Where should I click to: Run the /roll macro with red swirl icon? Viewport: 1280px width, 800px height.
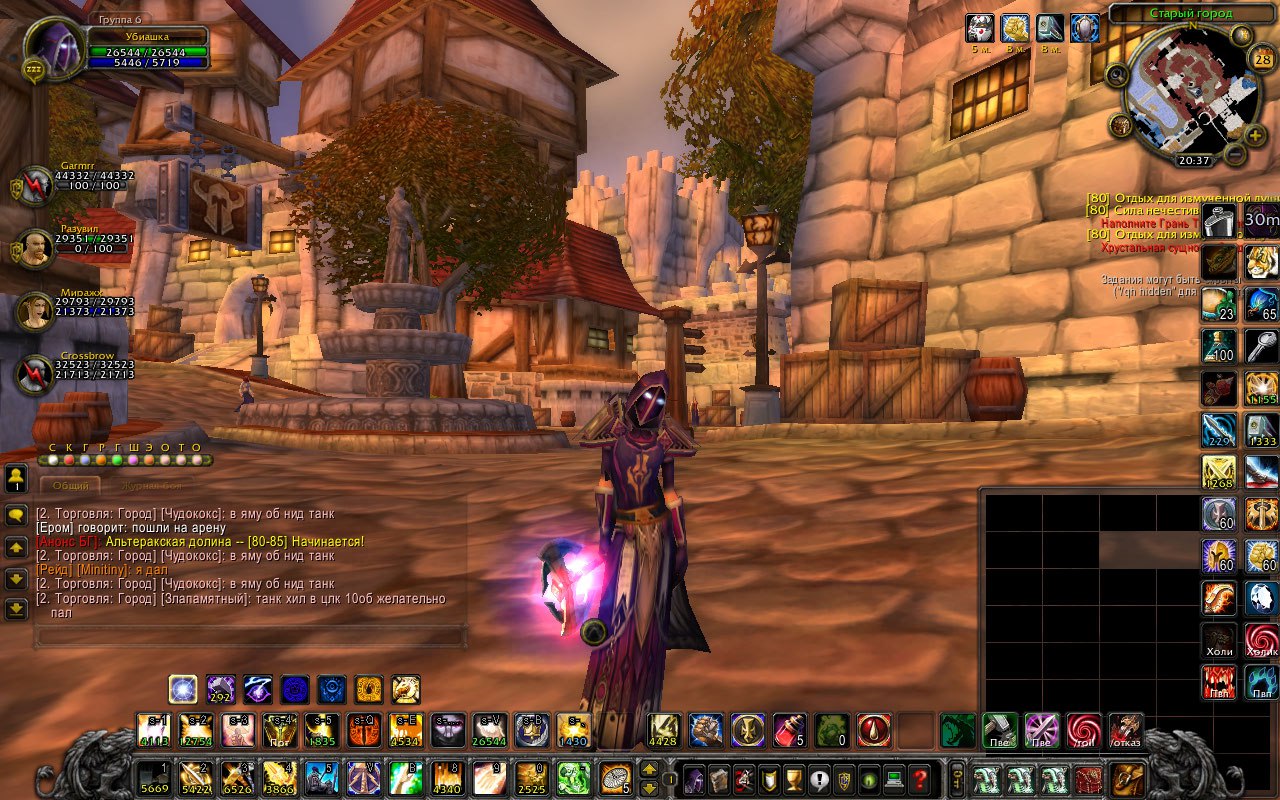pyautogui.click(x=1083, y=731)
